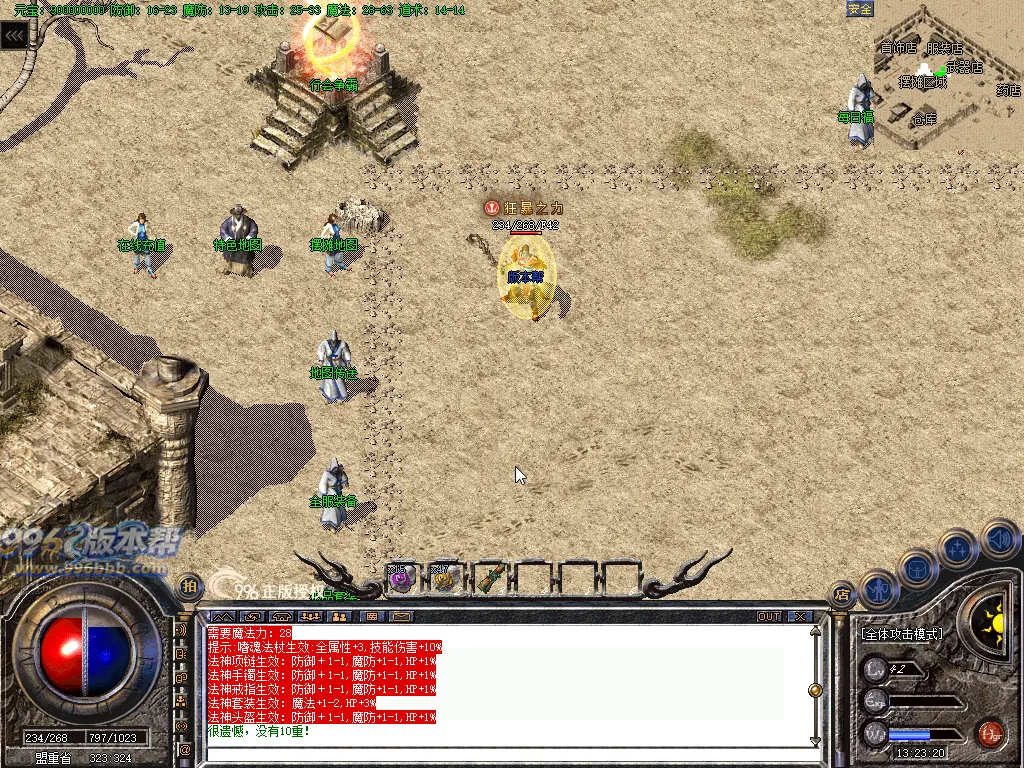Use the green scroll in the quick slot

(x=489, y=578)
